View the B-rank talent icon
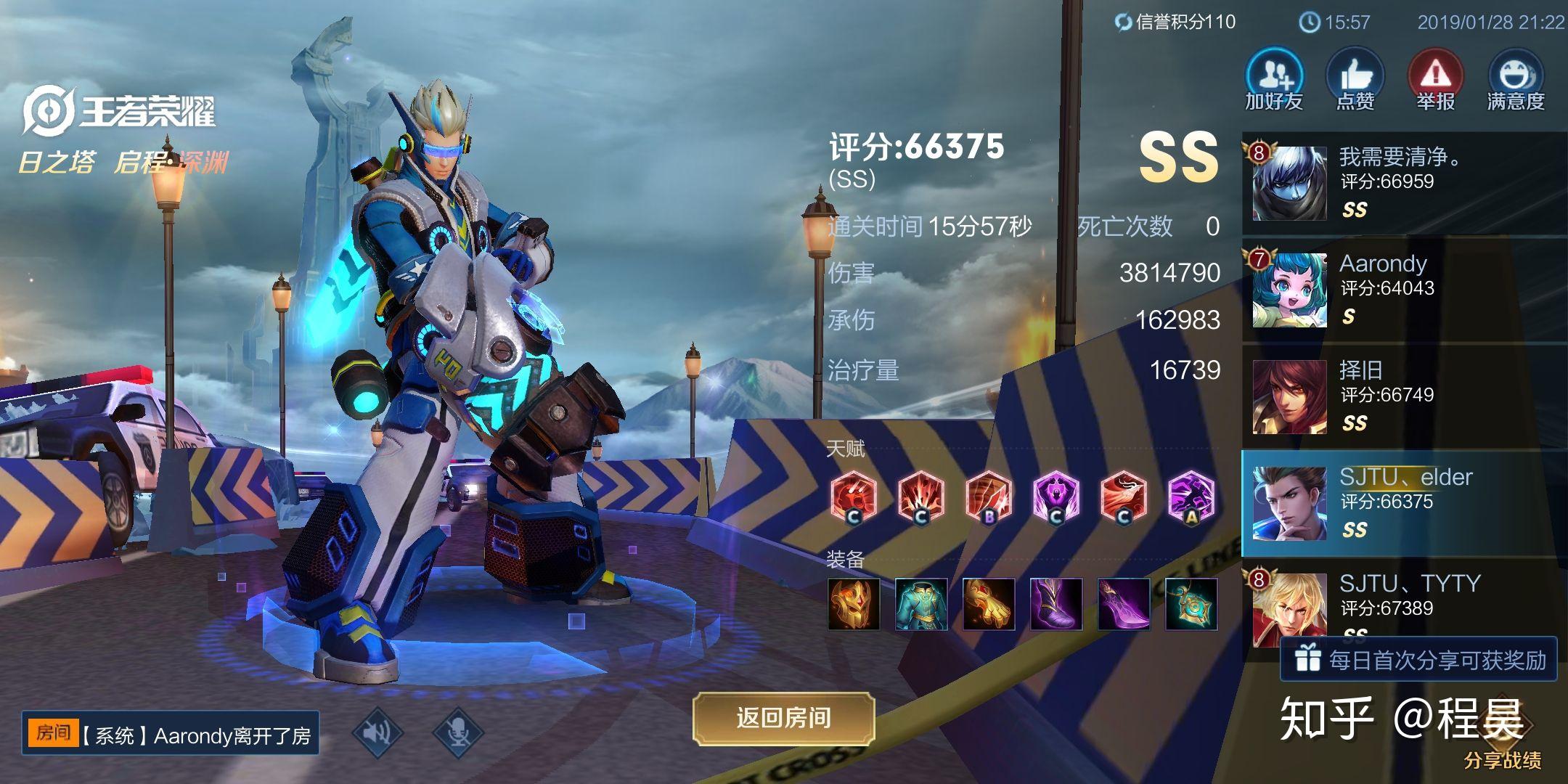 click(989, 498)
